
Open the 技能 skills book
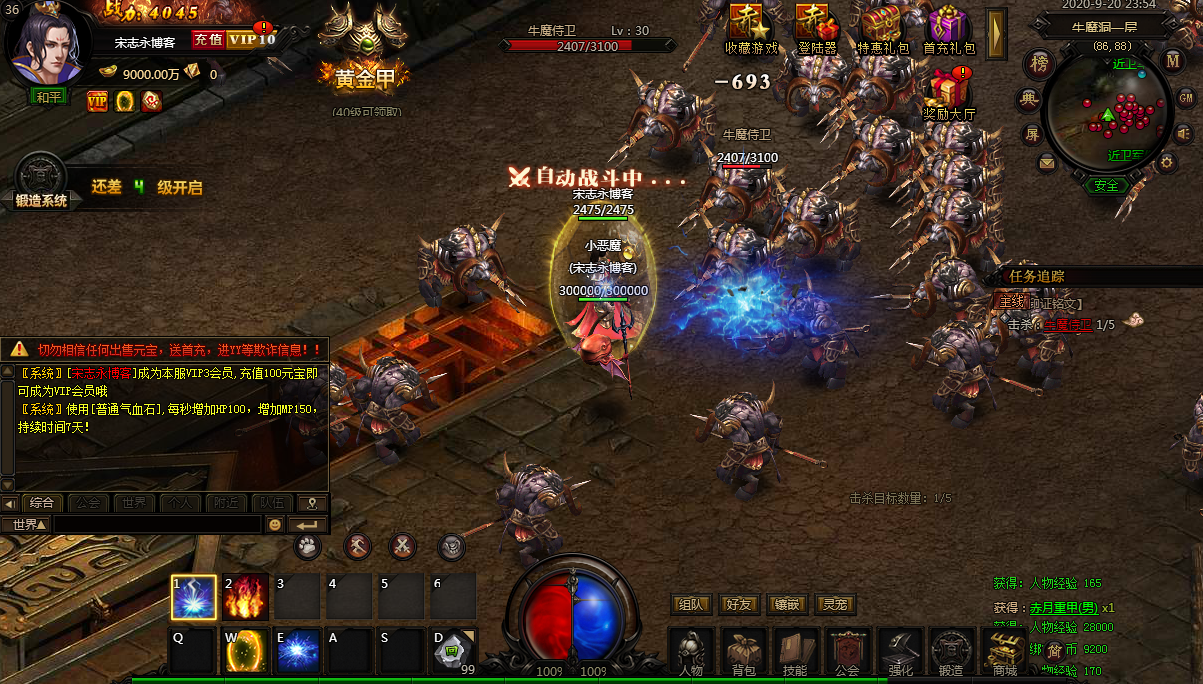(795, 653)
